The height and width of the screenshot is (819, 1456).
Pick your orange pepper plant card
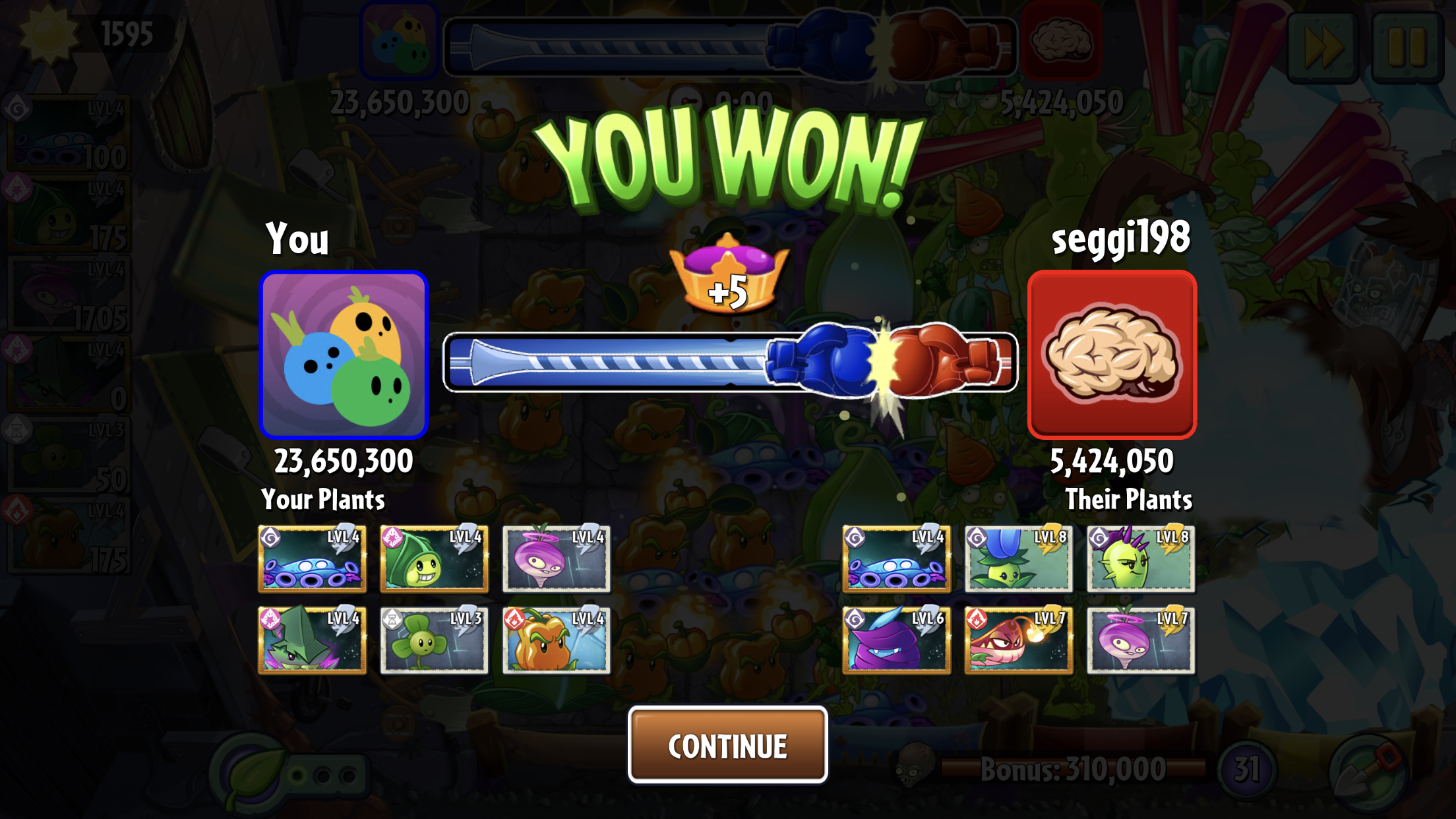(x=556, y=640)
